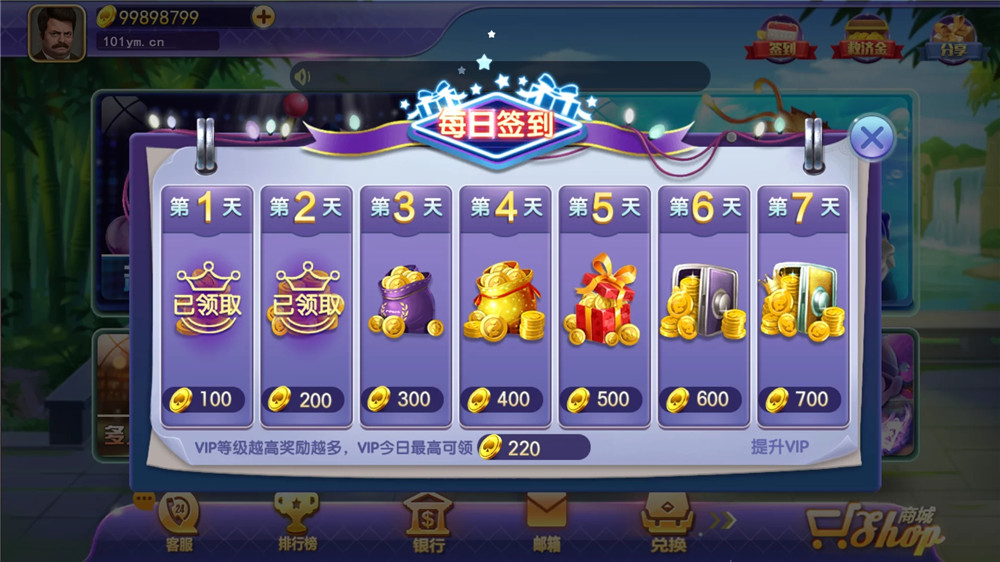Open the 邮箱 mailbox
This screenshot has width=1000, height=562.
coord(547,524)
